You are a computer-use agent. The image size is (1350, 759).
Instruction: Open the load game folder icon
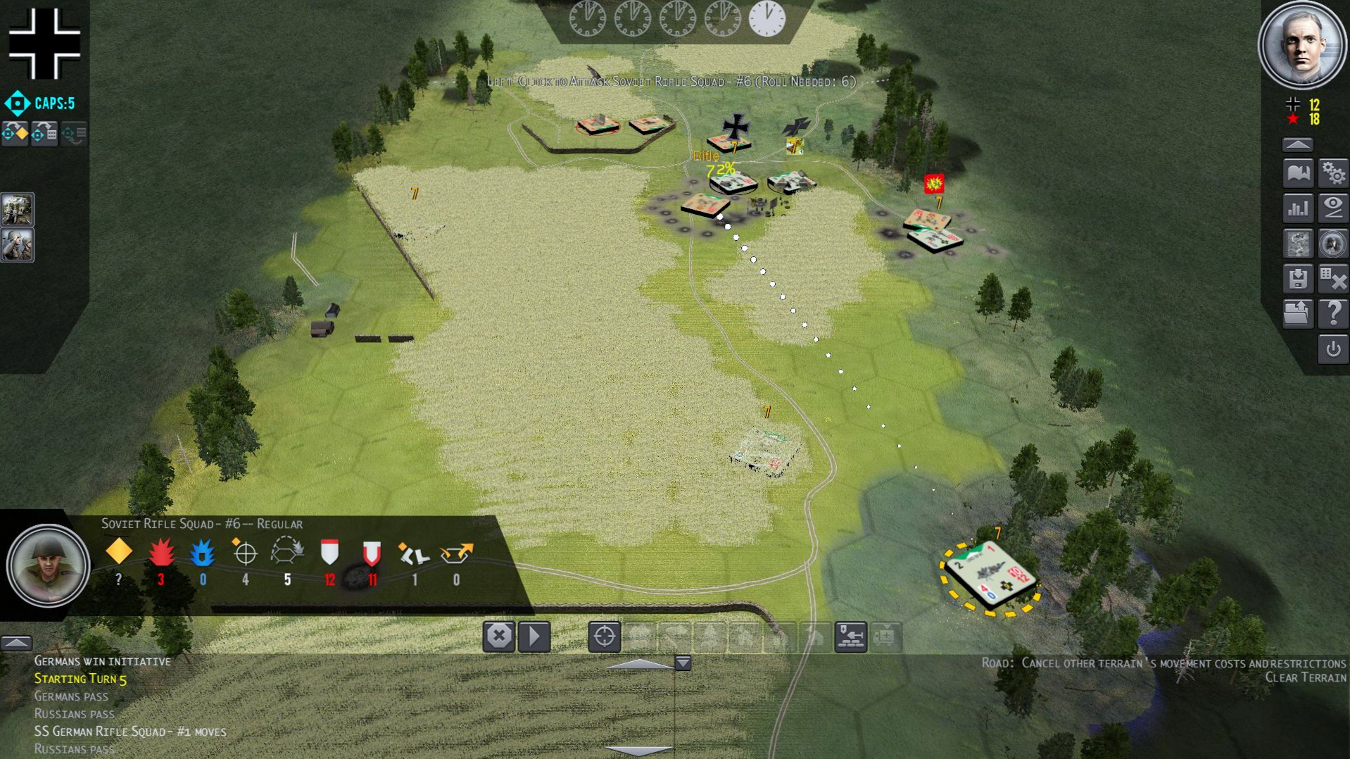1297,313
